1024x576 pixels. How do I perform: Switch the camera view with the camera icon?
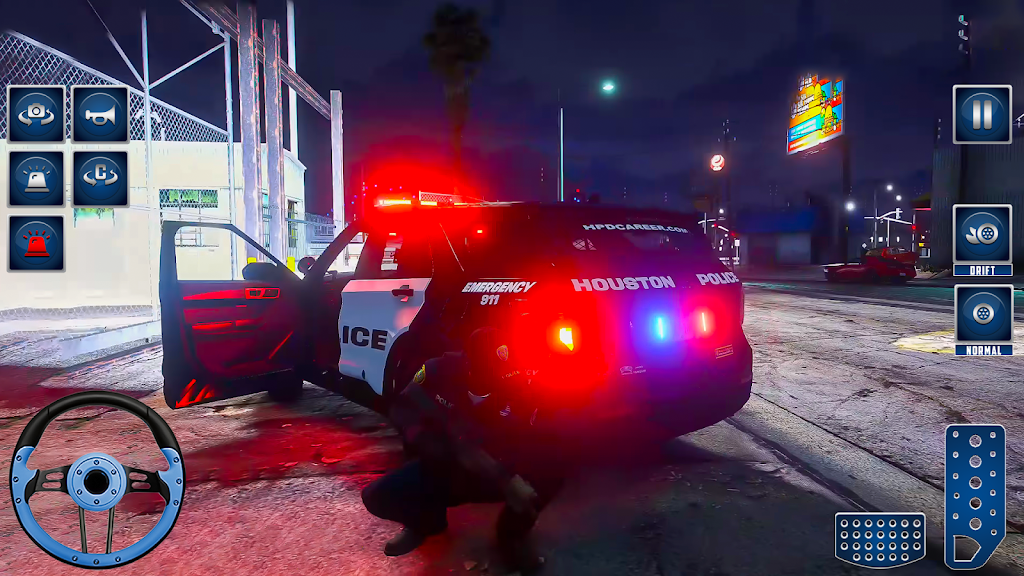tap(37, 114)
